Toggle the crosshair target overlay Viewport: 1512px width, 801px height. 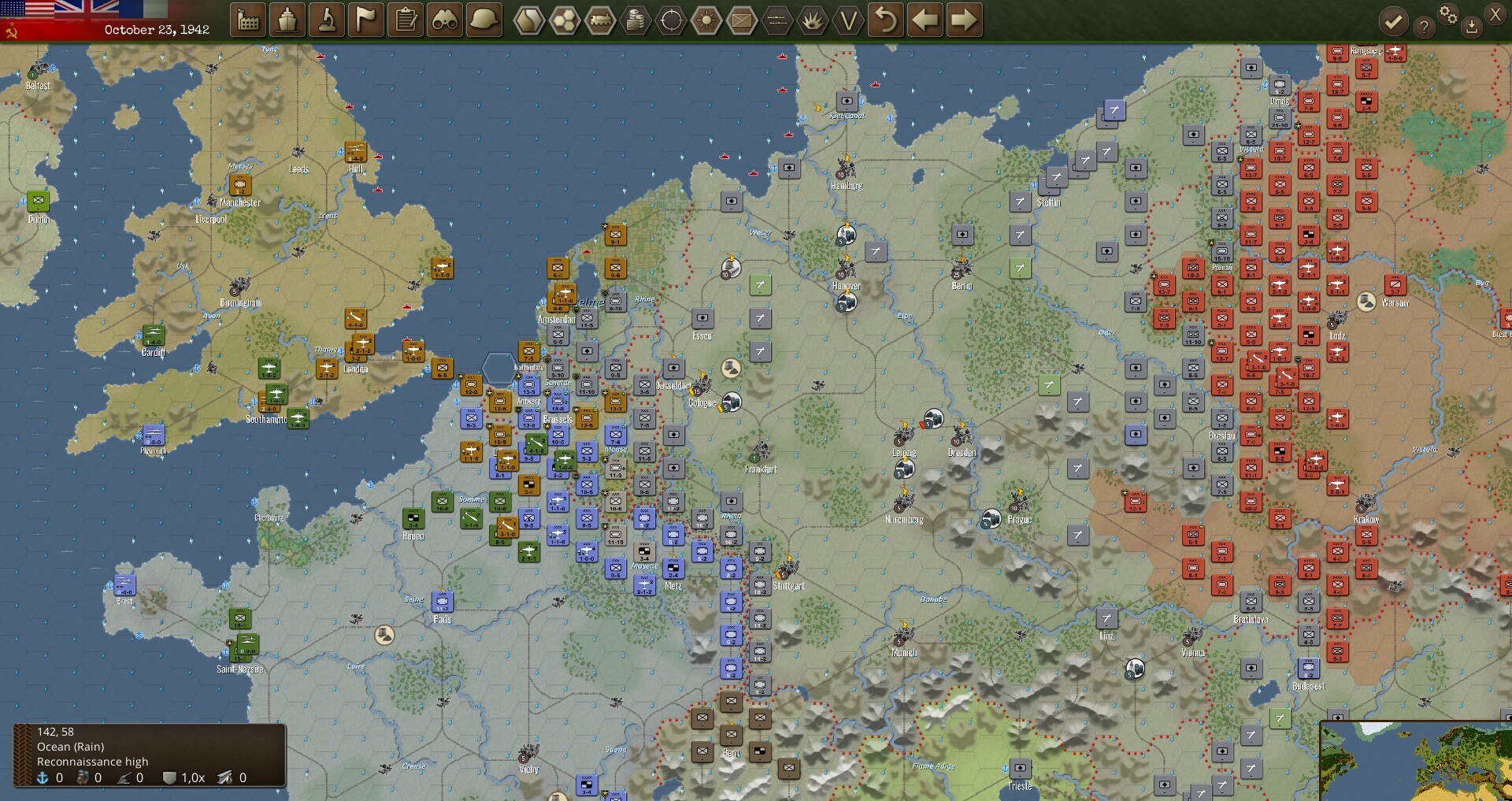pyautogui.click(x=671, y=20)
